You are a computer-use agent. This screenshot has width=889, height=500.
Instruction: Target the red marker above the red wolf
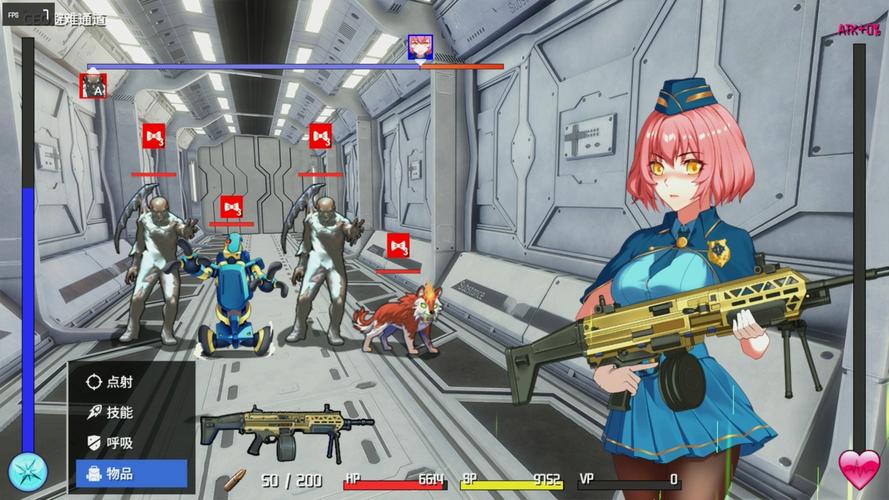pyautogui.click(x=398, y=245)
